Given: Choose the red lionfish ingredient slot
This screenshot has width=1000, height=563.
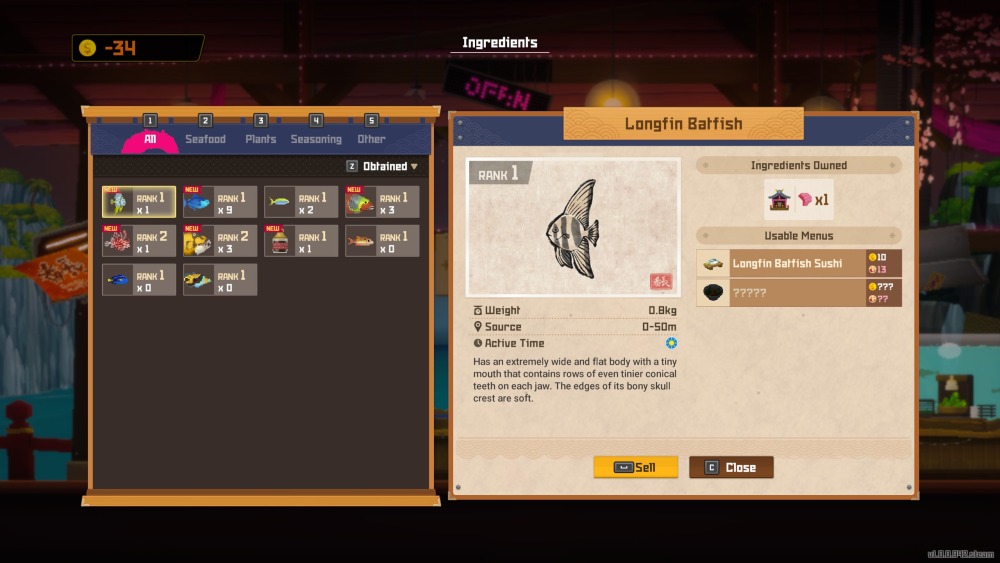Looking at the screenshot, I should [x=138, y=241].
